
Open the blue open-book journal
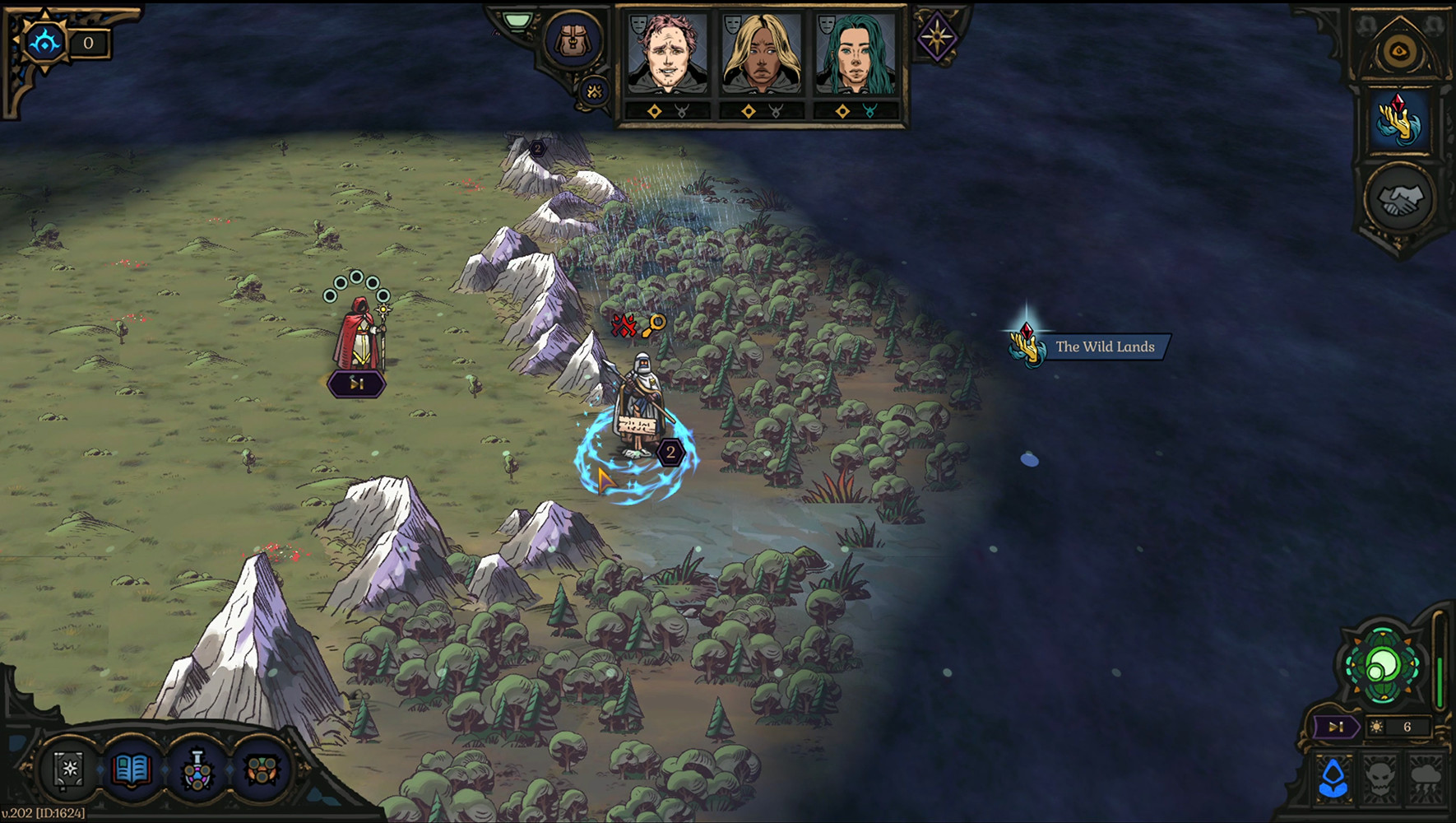132,770
